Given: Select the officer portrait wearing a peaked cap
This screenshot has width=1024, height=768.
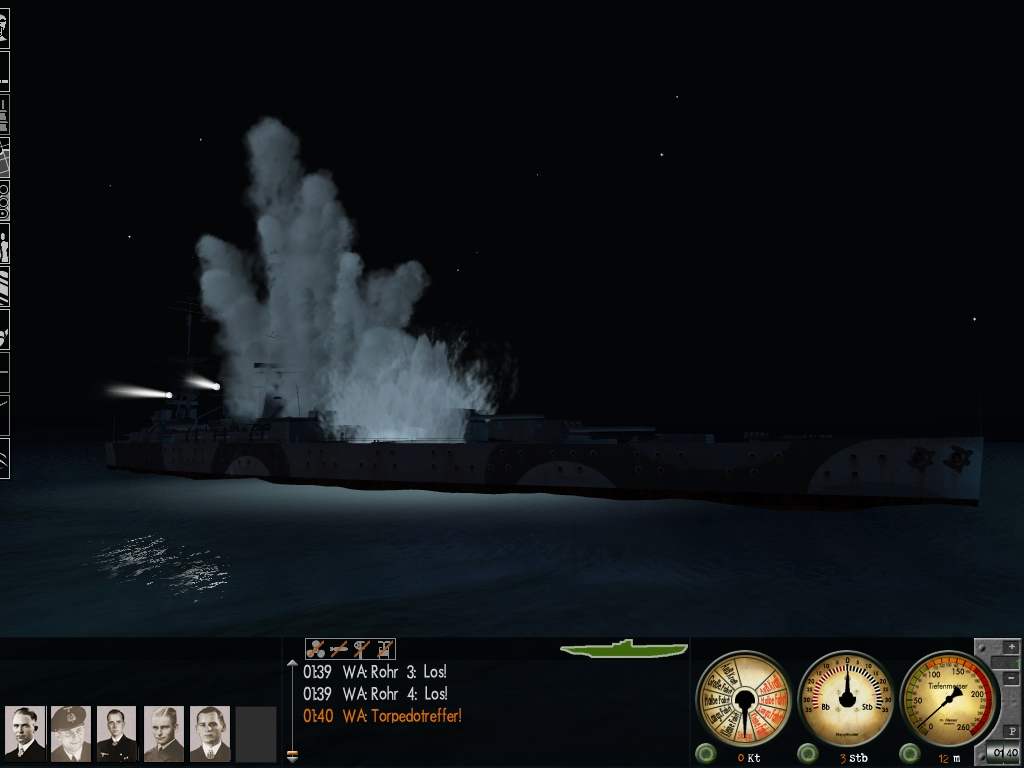Looking at the screenshot, I should pyautogui.click(x=70, y=733).
